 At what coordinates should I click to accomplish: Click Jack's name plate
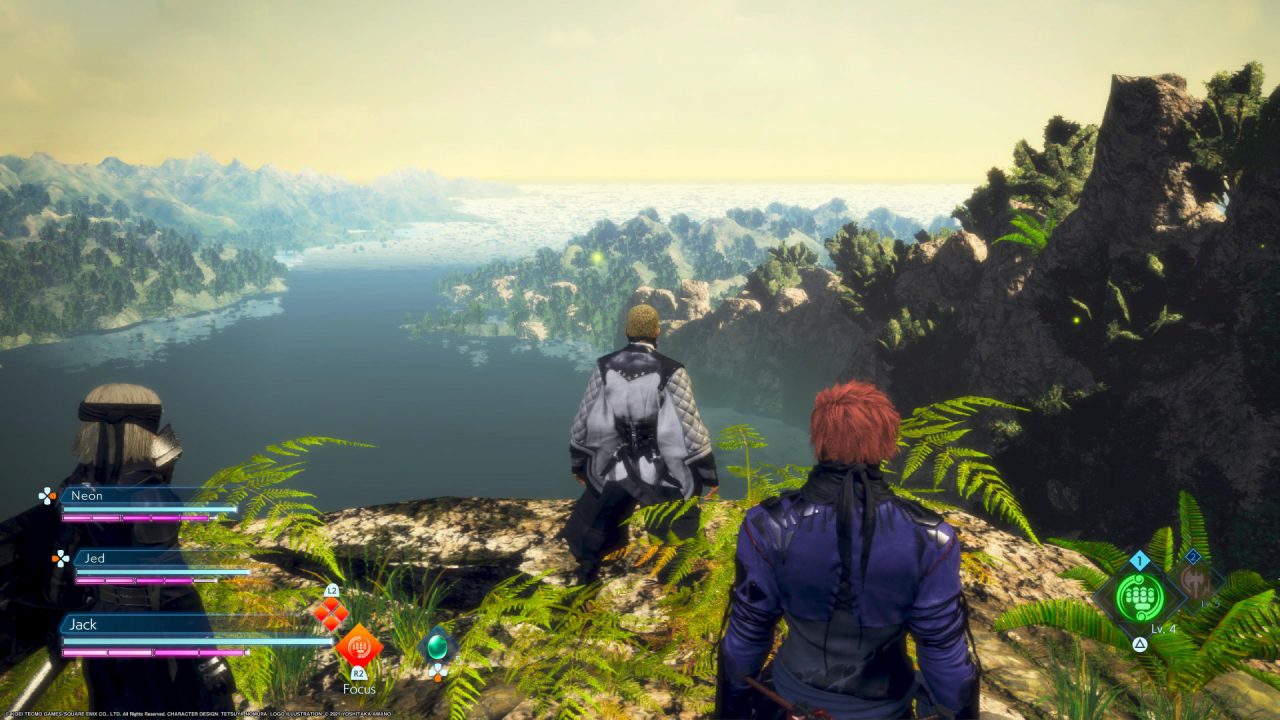(x=150, y=624)
